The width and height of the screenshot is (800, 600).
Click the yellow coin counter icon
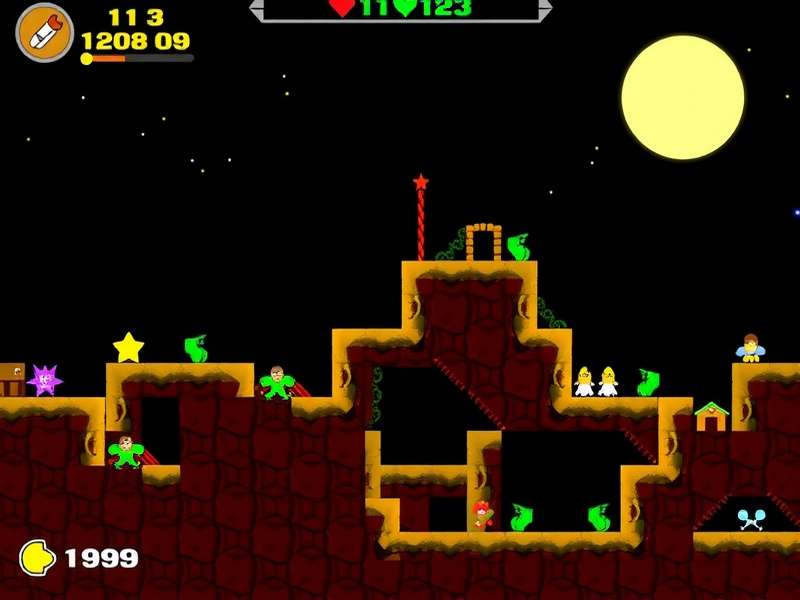point(37,558)
